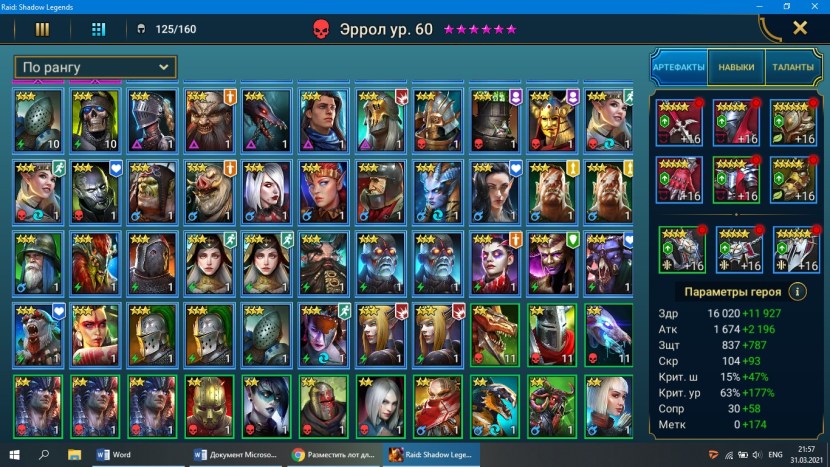Open the Таланты tab
Viewport: 830px width, 467px height.
coord(792,66)
